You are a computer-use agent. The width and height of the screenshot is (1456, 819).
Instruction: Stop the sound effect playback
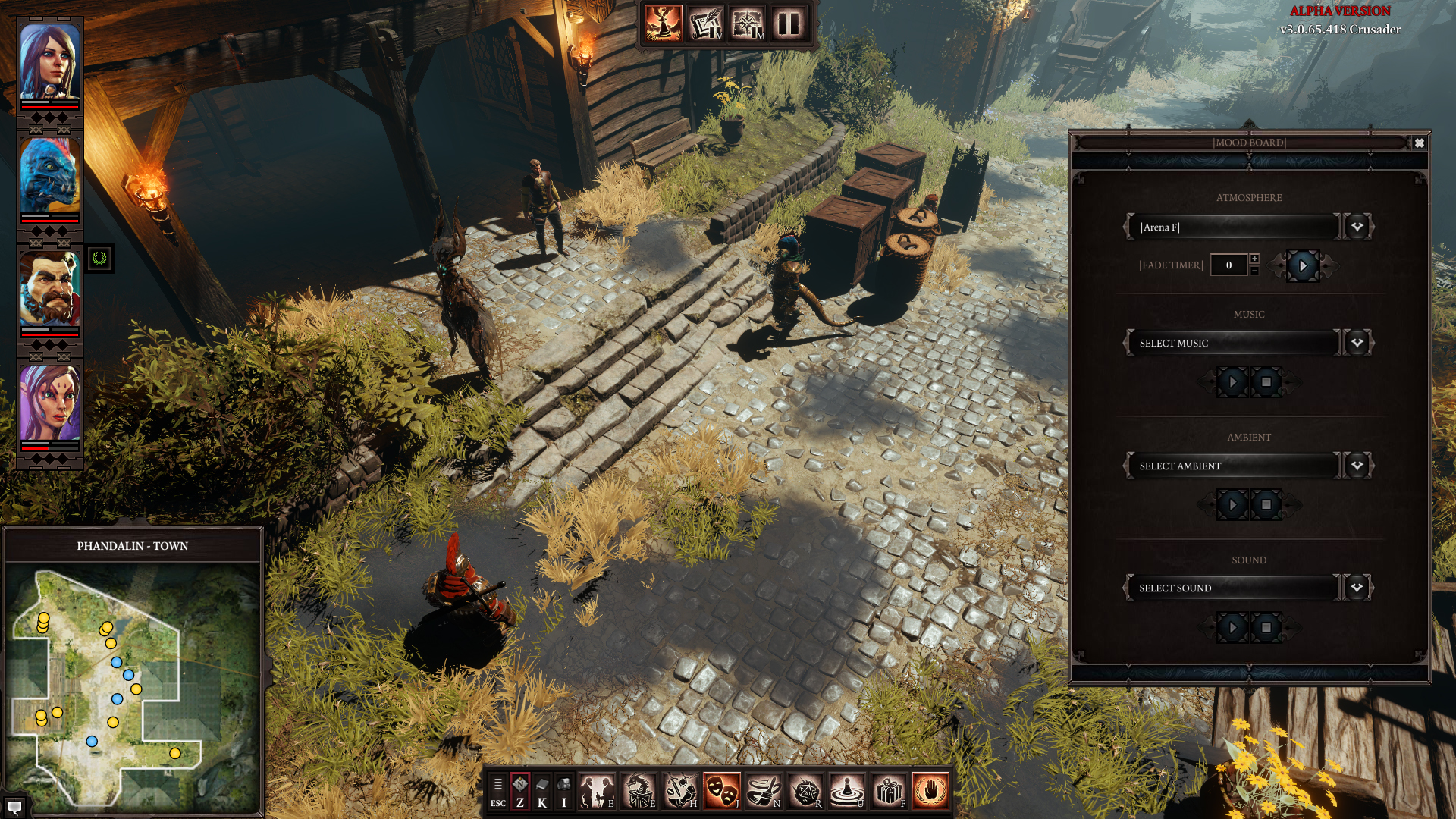(x=1266, y=628)
